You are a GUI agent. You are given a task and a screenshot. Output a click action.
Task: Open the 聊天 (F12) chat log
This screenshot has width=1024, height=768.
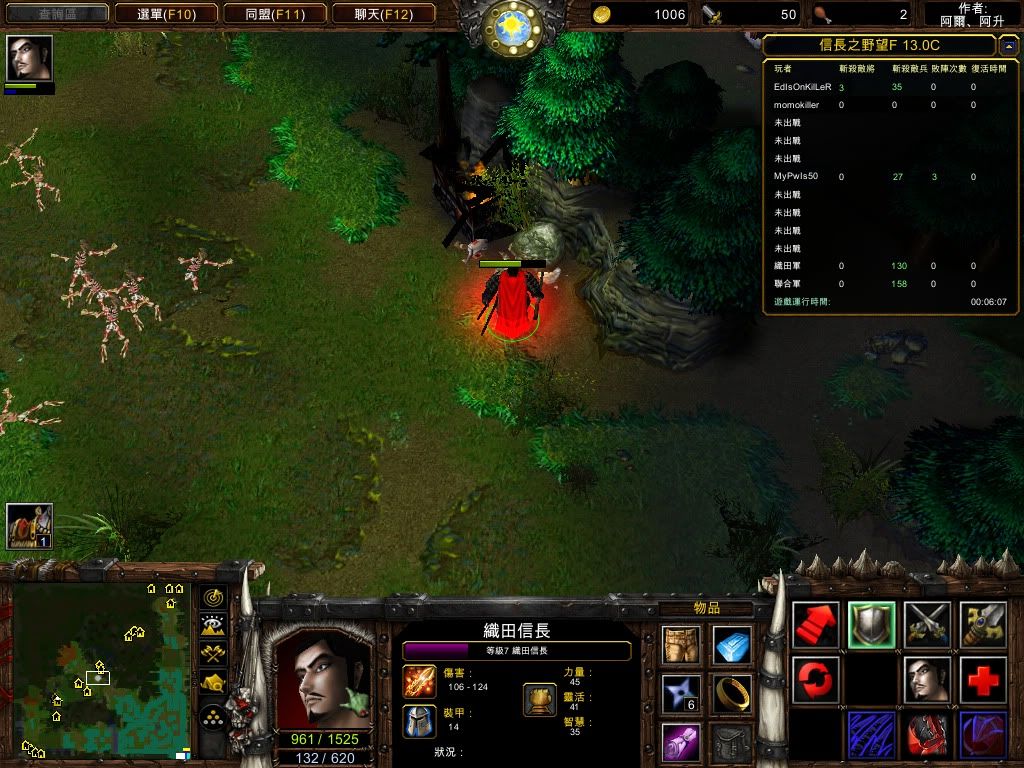(382, 14)
